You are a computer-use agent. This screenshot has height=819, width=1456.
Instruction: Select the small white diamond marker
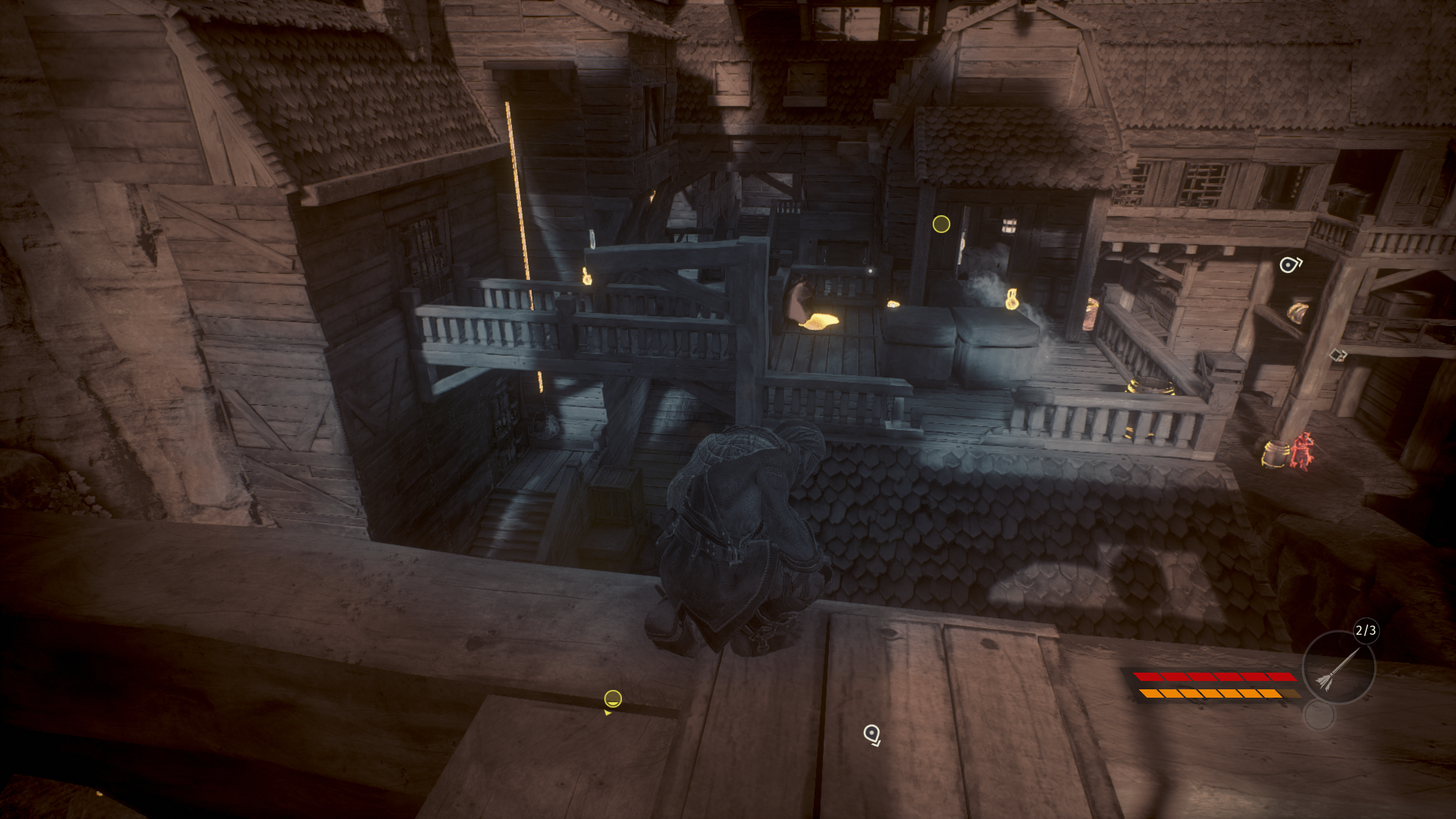pos(1336,354)
